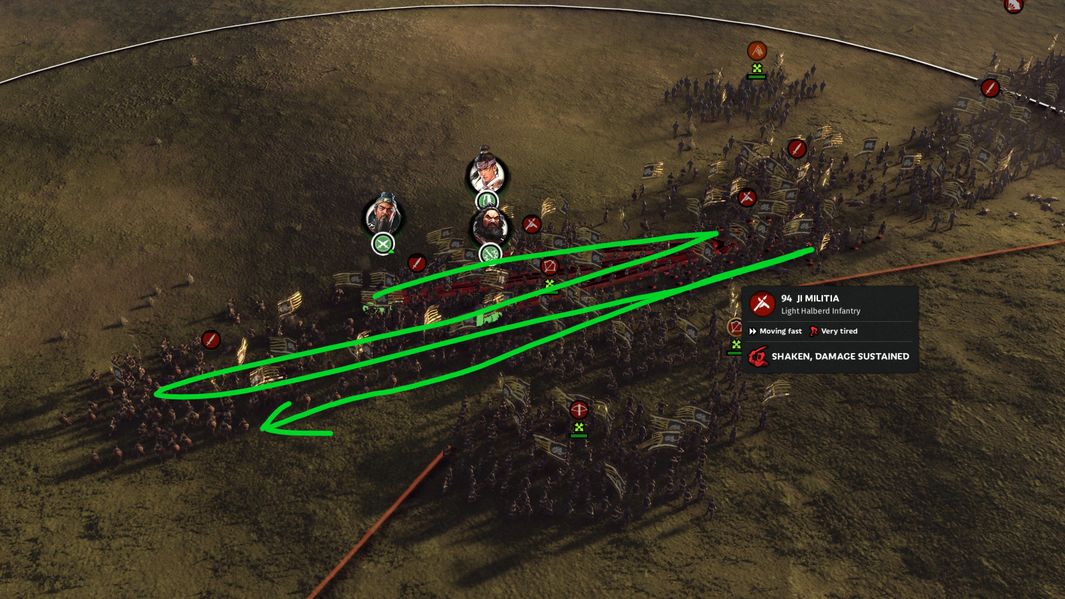1065x599 pixels.
Task: Select the hero wearing a white headband
Action: tap(487, 176)
